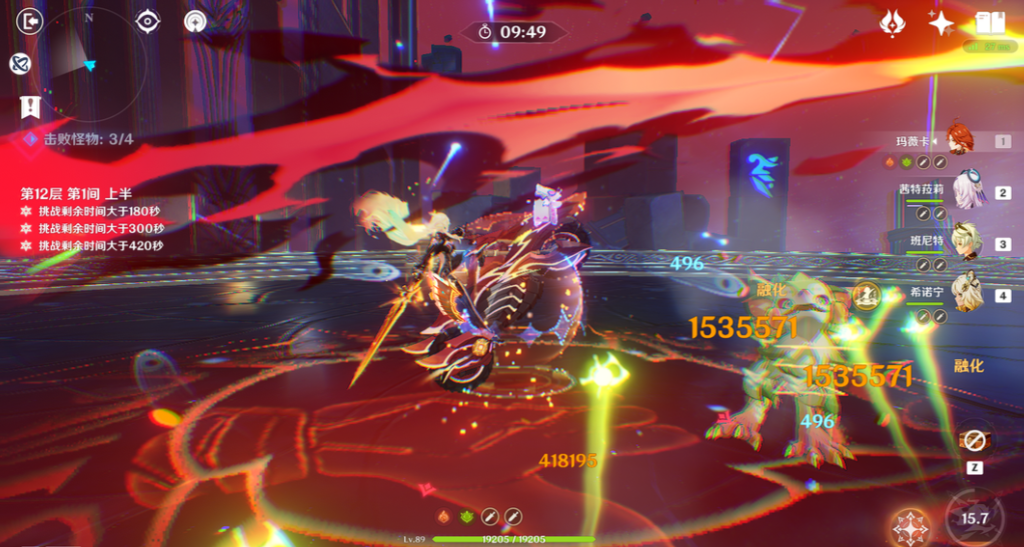Switch to party member 班尼特
This screenshot has height=547, width=1024.
[966, 243]
